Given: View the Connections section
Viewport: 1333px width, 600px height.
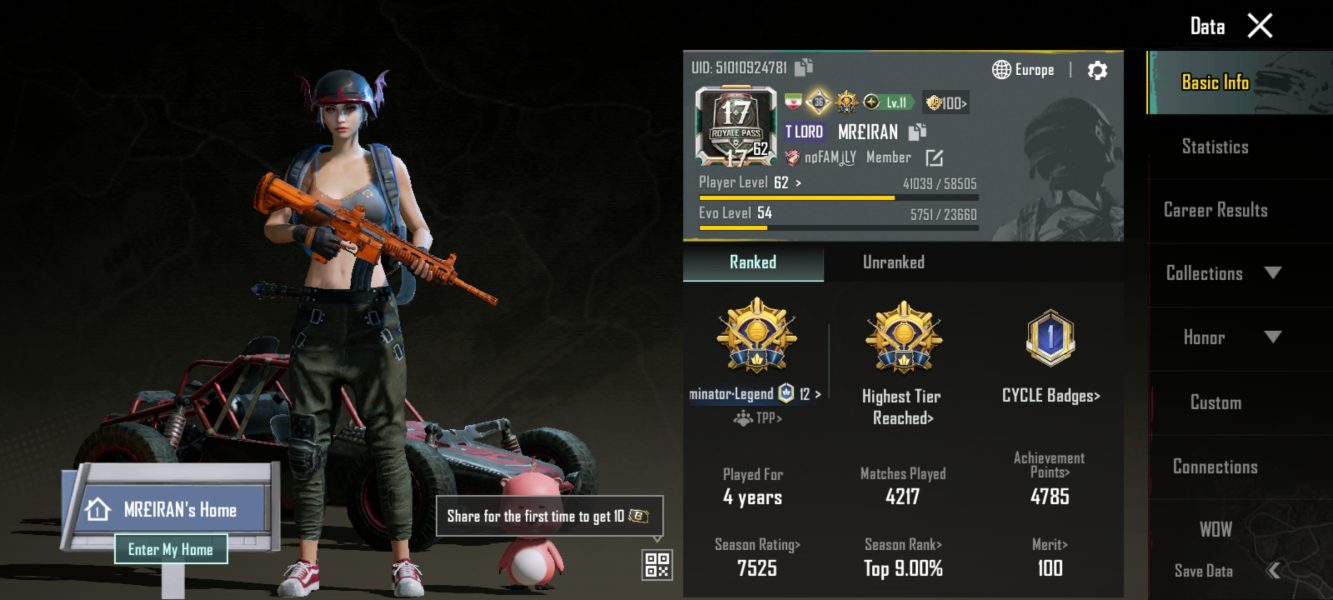Looking at the screenshot, I should (x=1215, y=467).
